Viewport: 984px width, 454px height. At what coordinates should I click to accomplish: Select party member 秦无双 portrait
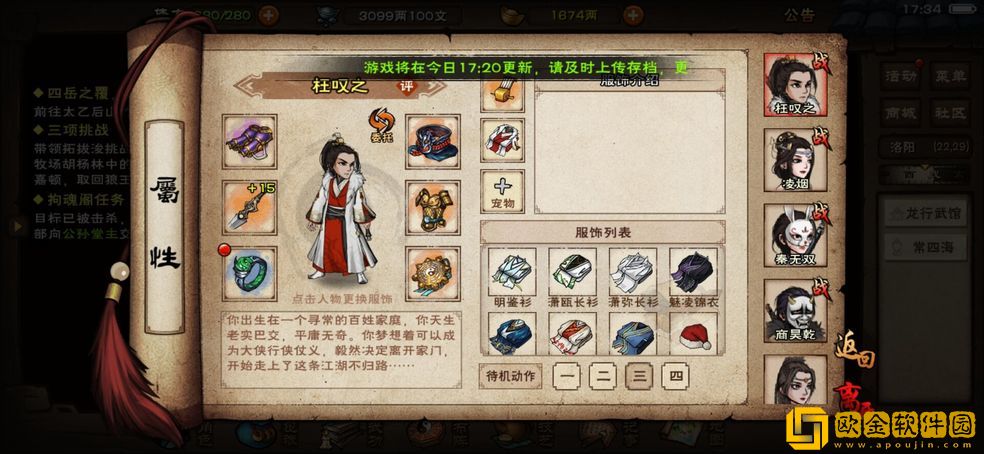795,234
